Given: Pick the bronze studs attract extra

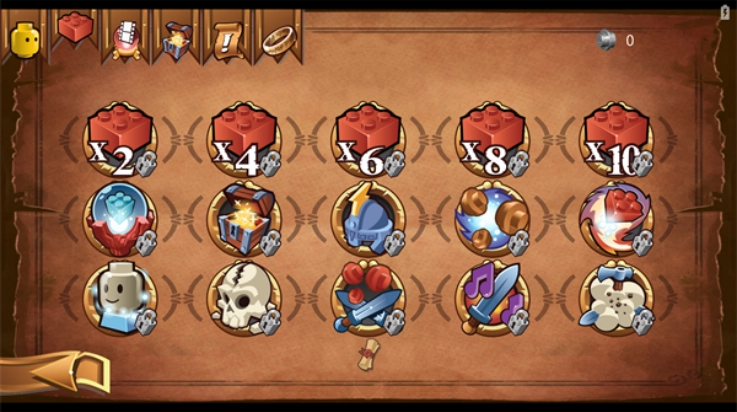Looking at the screenshot, I should click(492, 218).
